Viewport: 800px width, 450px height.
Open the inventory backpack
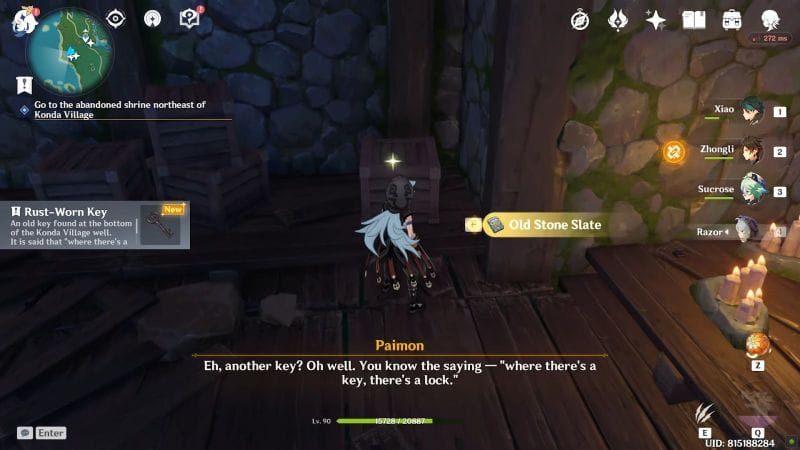click(x=733, y=19)
